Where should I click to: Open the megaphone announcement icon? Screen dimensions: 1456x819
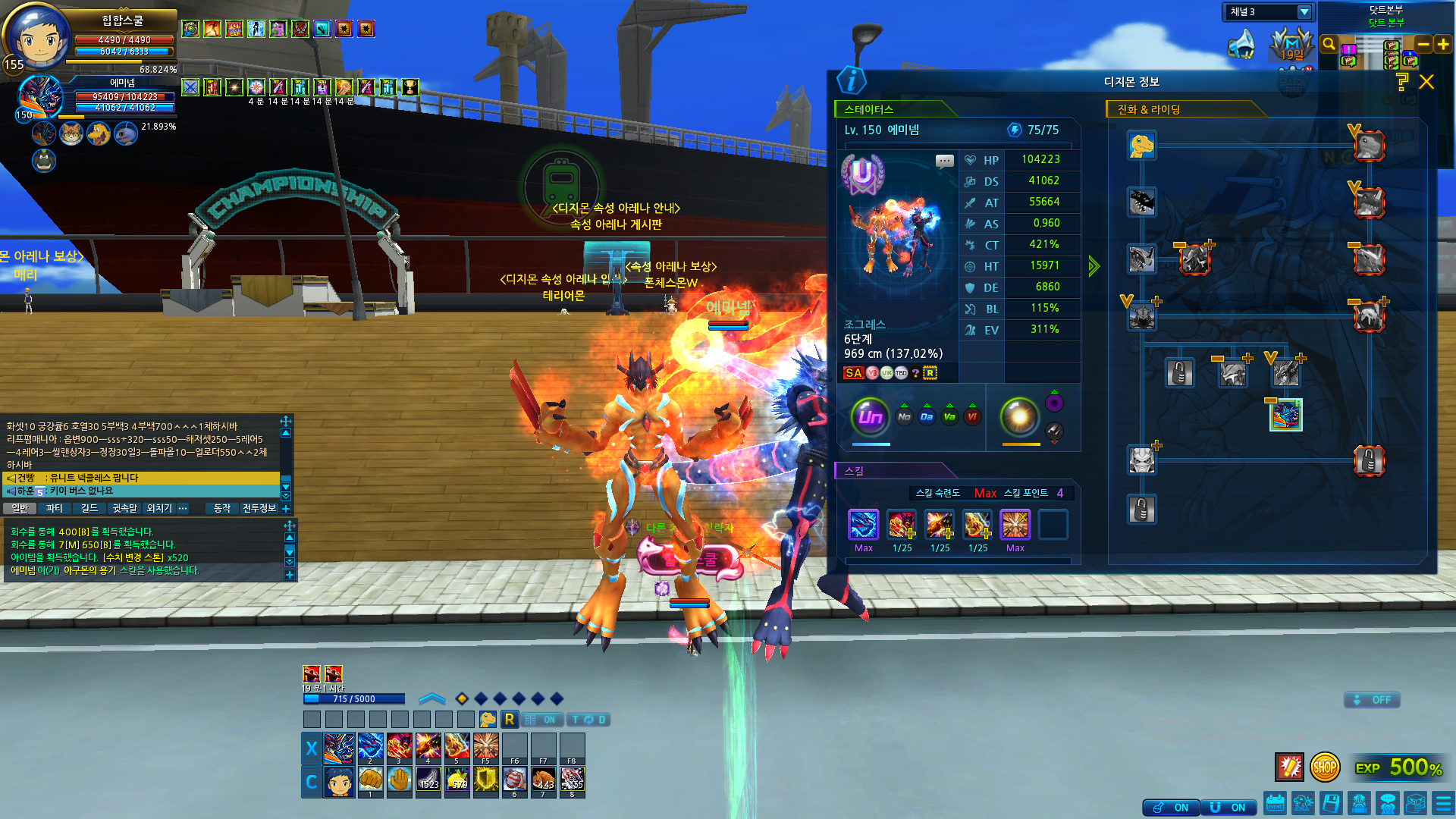[x=1241, y=44]
